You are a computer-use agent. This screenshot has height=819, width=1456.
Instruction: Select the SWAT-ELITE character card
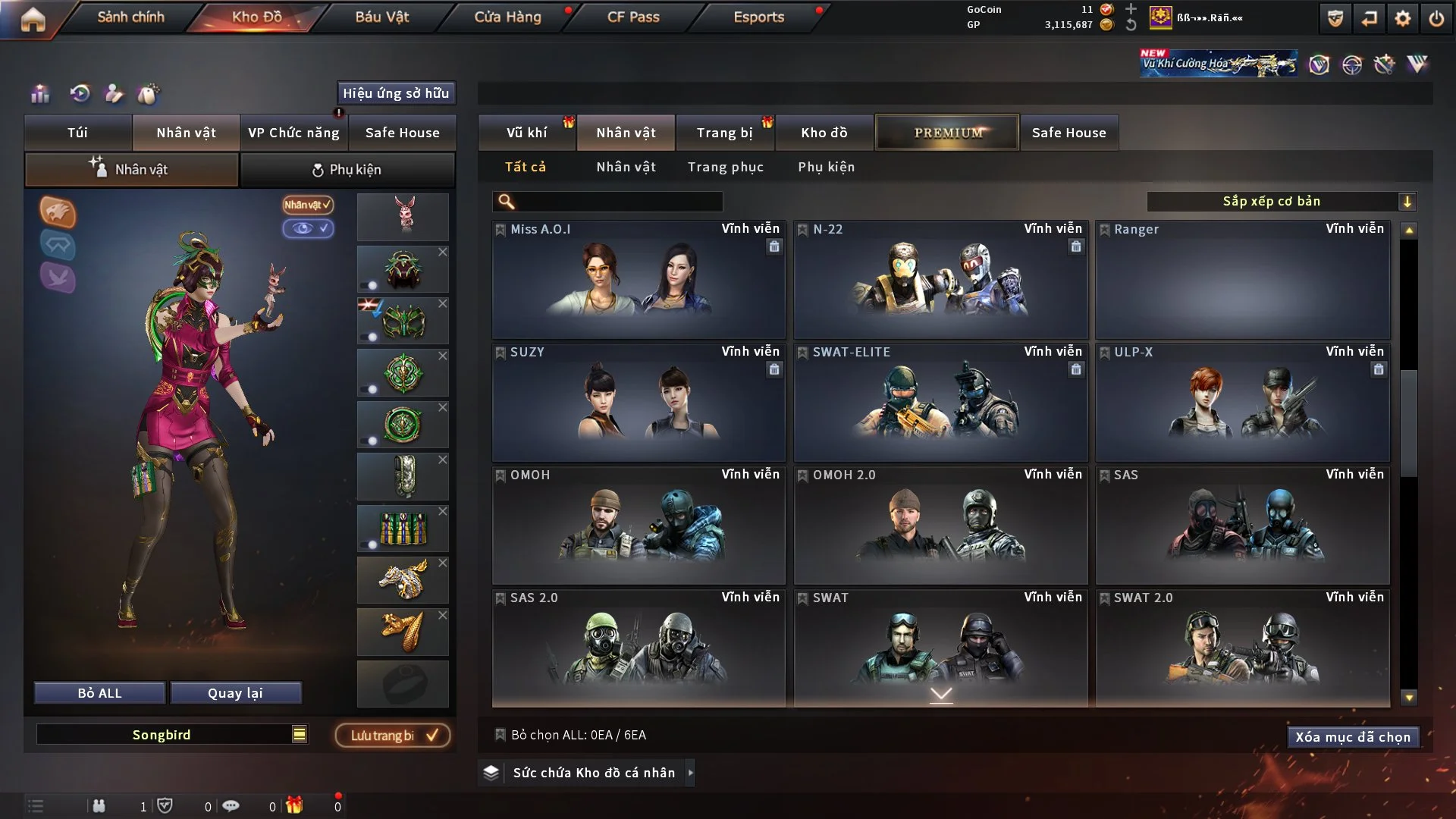tap(940, 403)
